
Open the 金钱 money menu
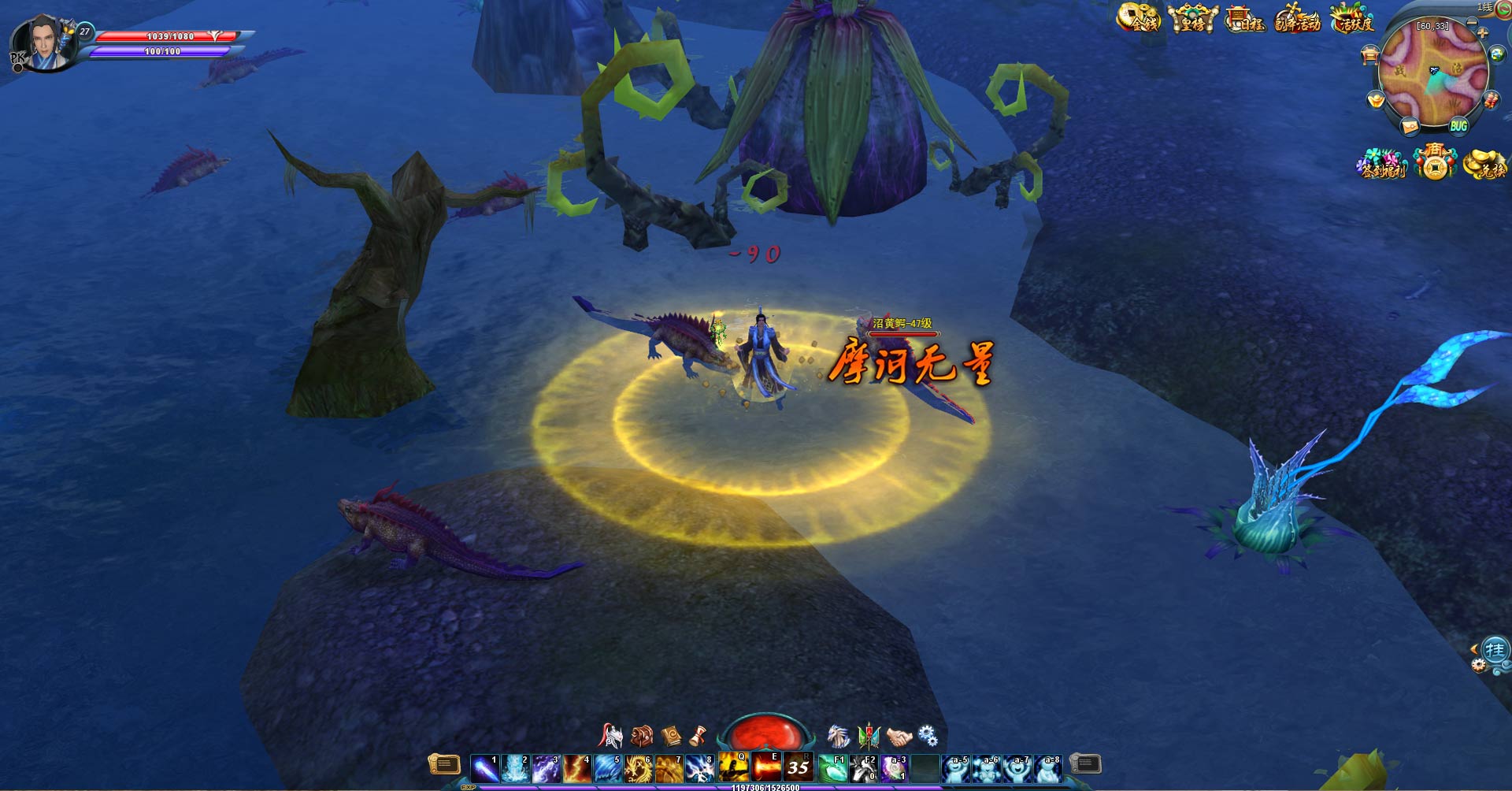pos(1139,18)
